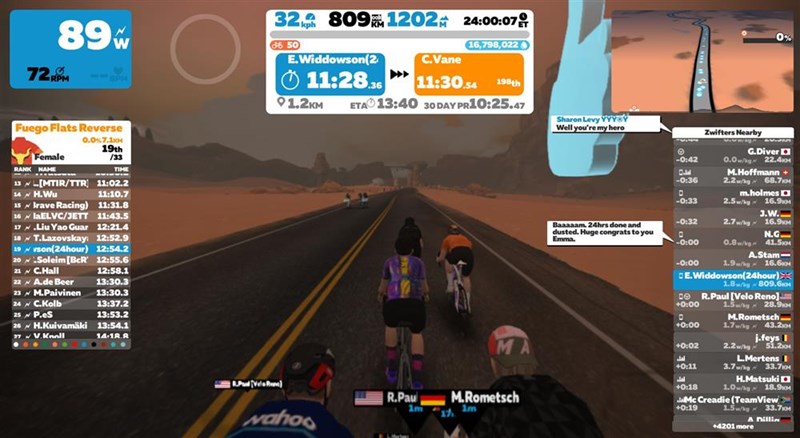Image resolution: width=800 pixels, height=438 pixels.
Task: Click the minimap route view
Action: click(x=702, y=60)
